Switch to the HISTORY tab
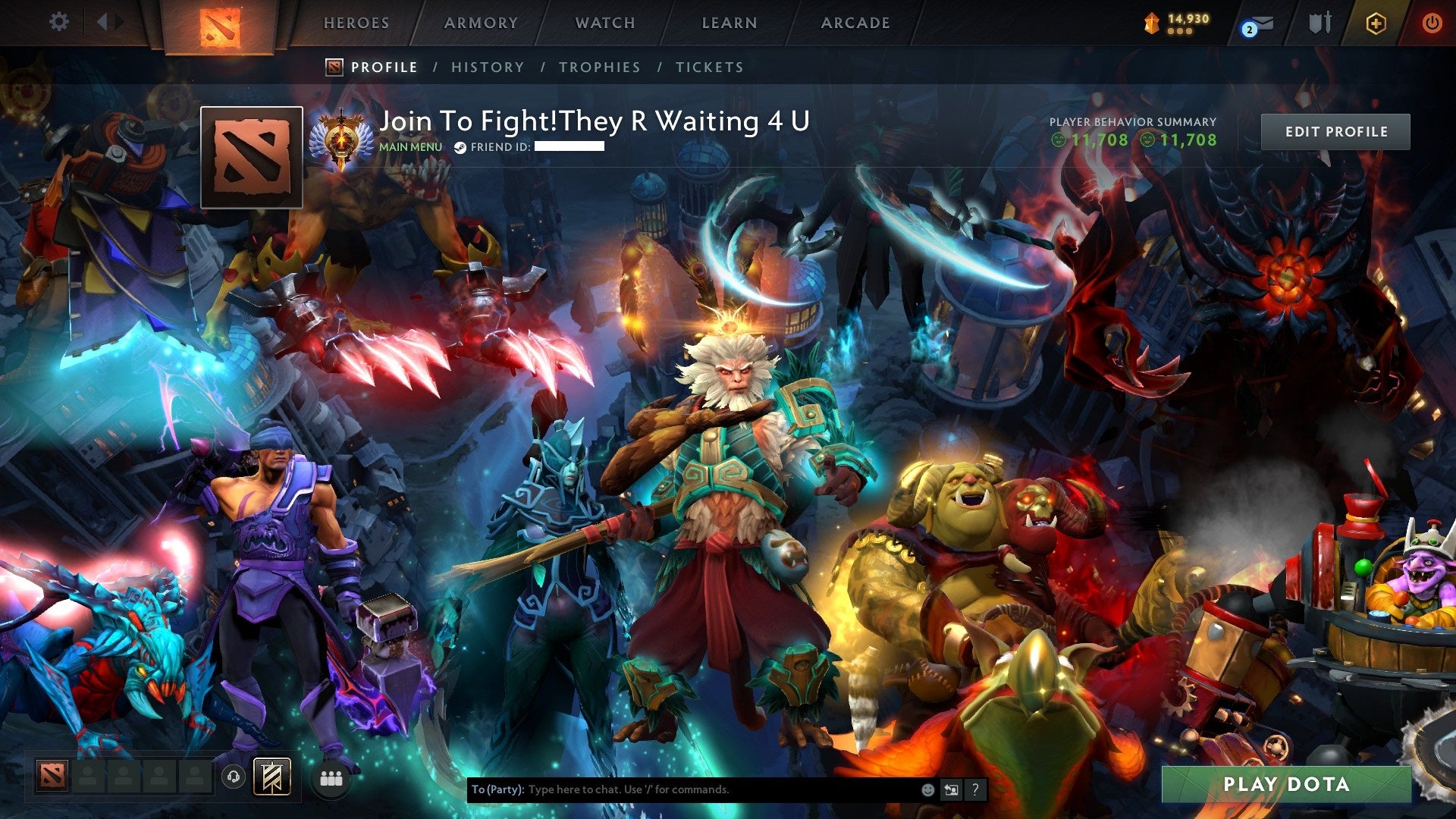Viewport: 1456px width, 819px height. point(487,67)
